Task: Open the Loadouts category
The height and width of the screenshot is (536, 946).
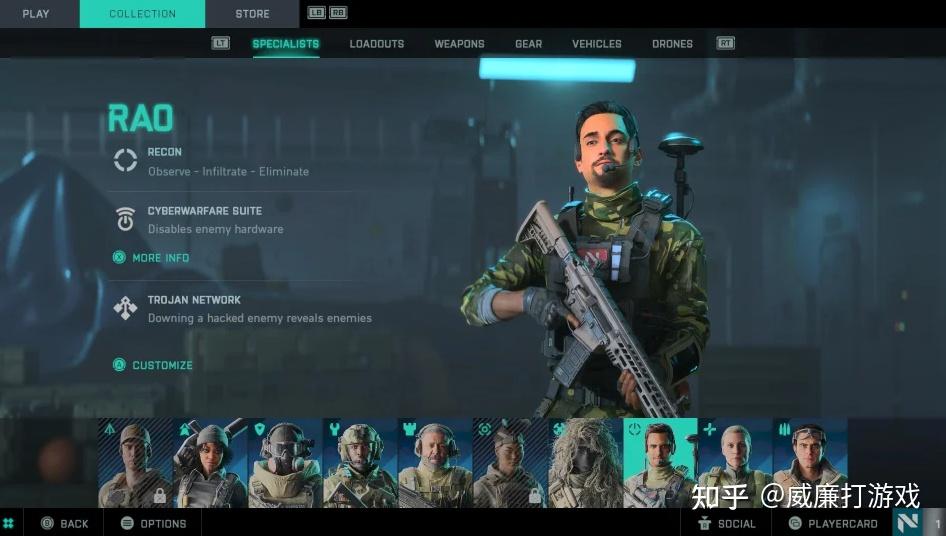Action: pyautogui.click(x=377, y=44)
